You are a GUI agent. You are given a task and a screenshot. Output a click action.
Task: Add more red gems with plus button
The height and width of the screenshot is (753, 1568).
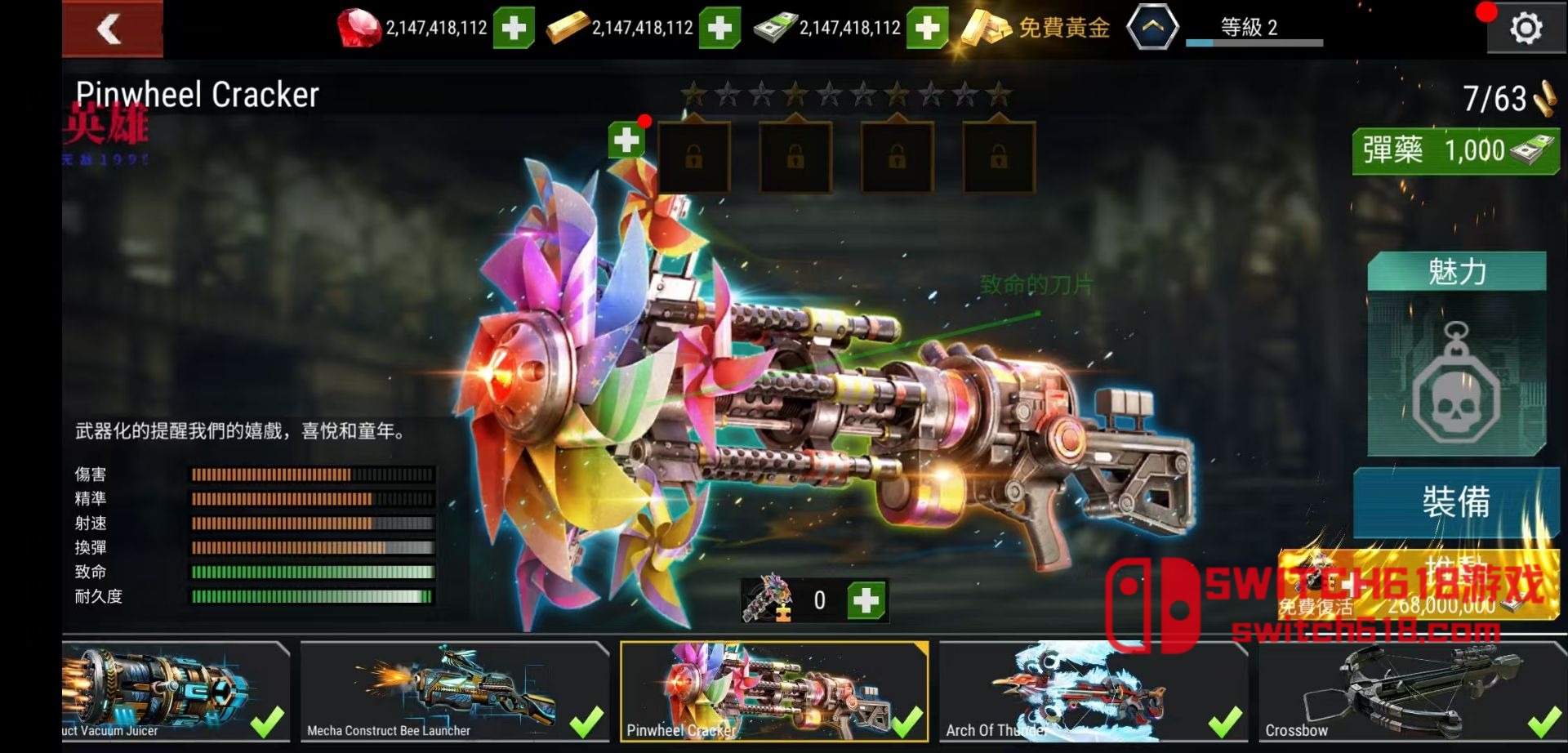point(514,29)
